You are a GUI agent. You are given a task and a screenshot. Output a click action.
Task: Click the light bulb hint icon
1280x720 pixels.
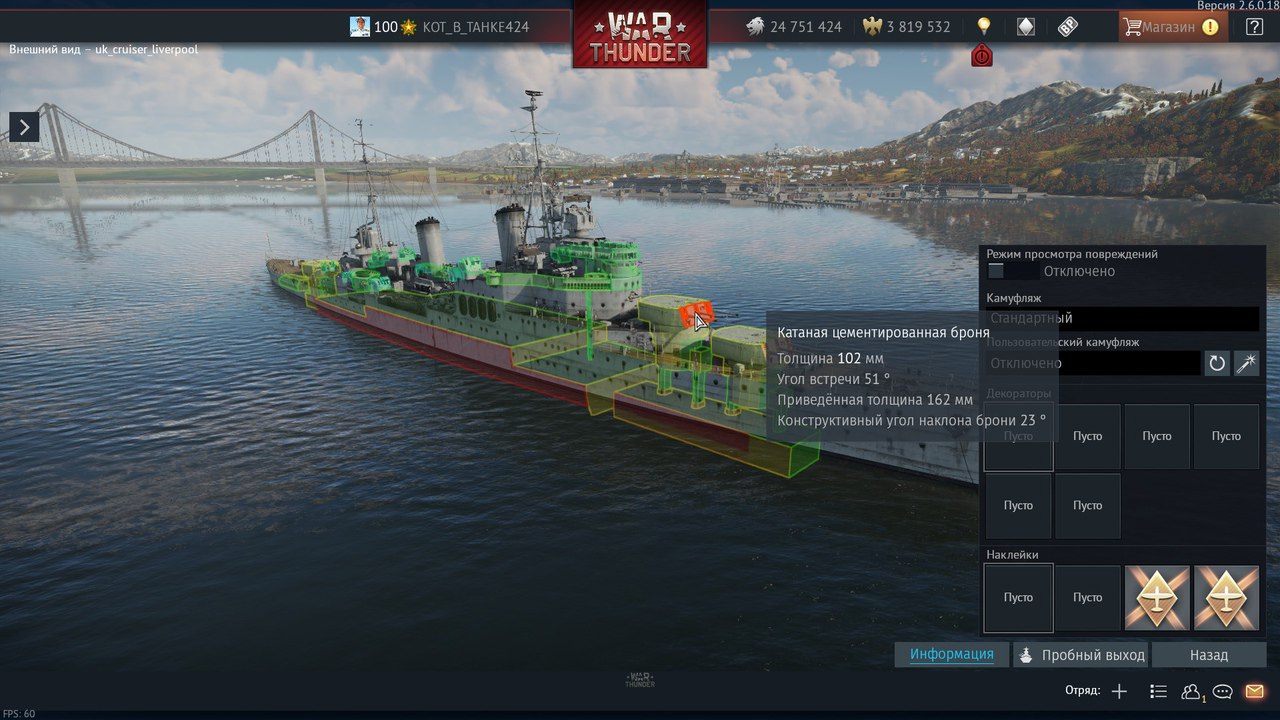pos(983,27)
